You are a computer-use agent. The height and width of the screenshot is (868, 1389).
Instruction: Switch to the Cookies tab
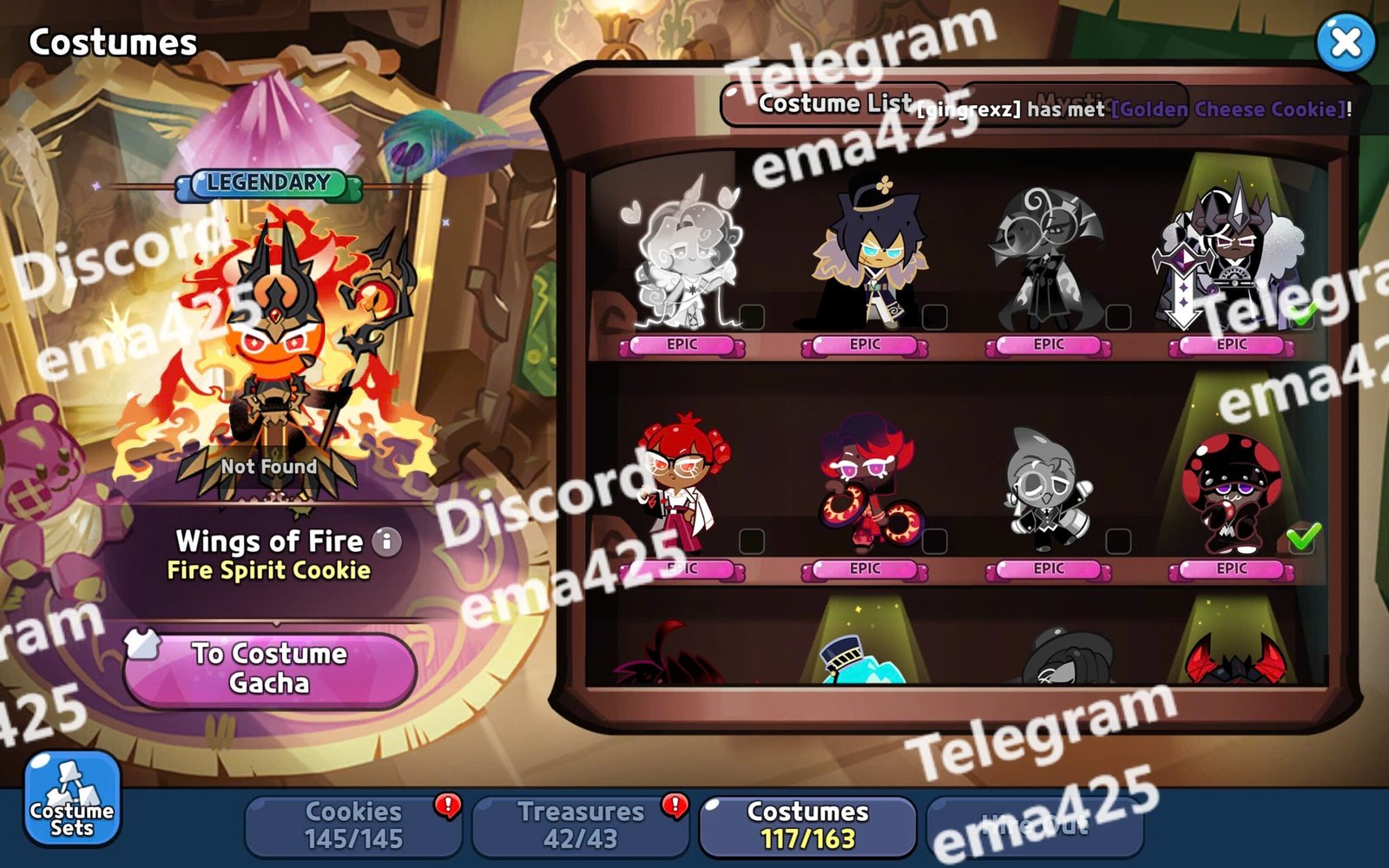[353, 825]
